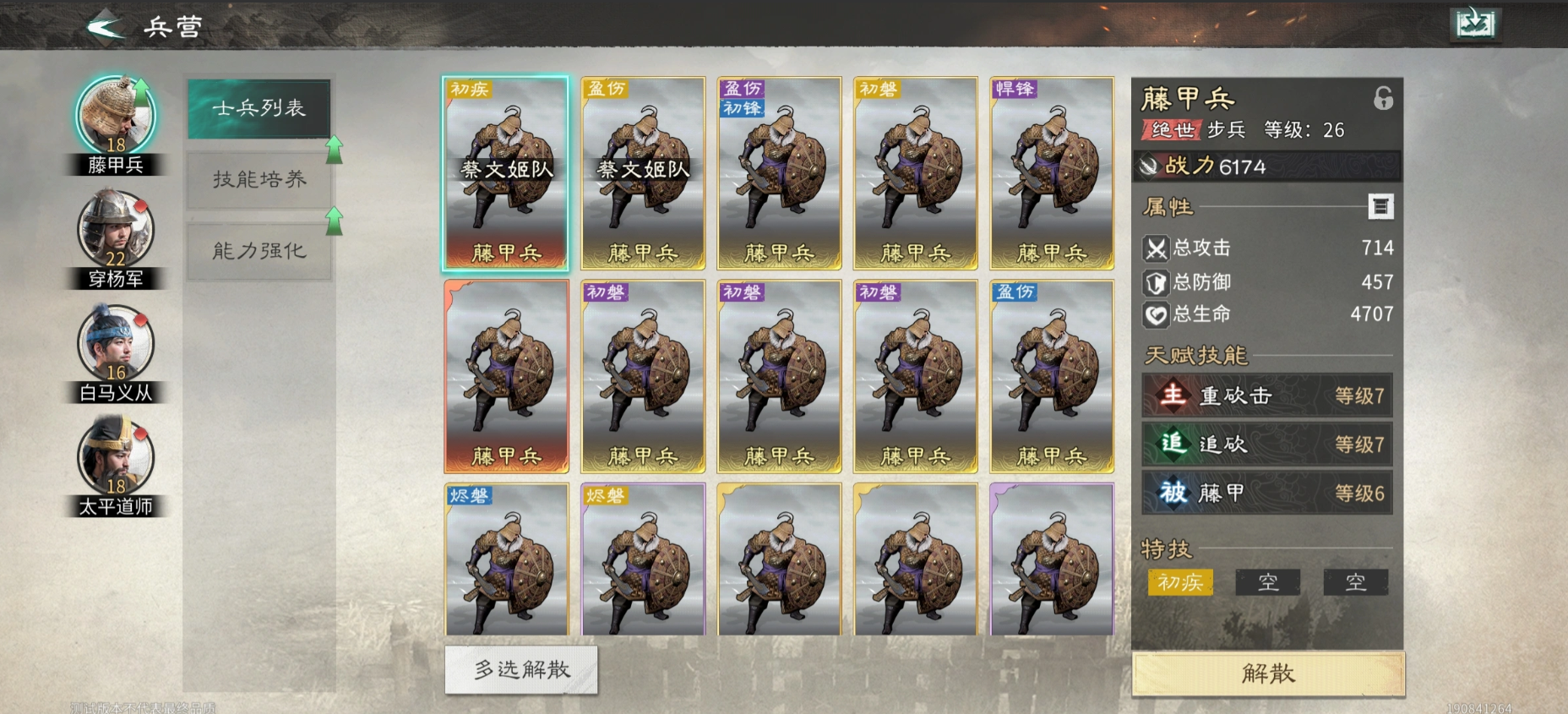Toggle the lock icon next to 藤甲兵

pos(1384,100)
